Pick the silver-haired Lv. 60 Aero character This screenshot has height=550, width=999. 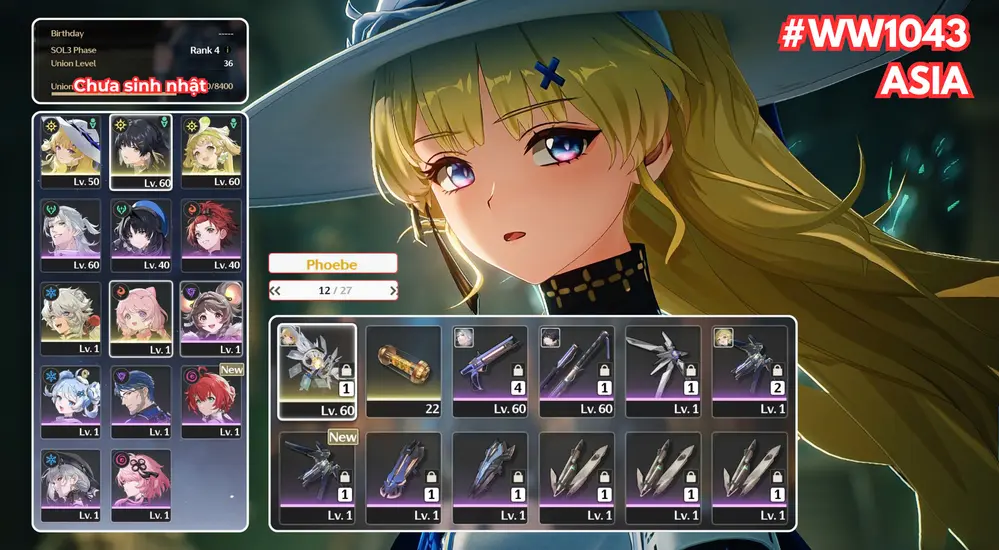pos(70,234)
